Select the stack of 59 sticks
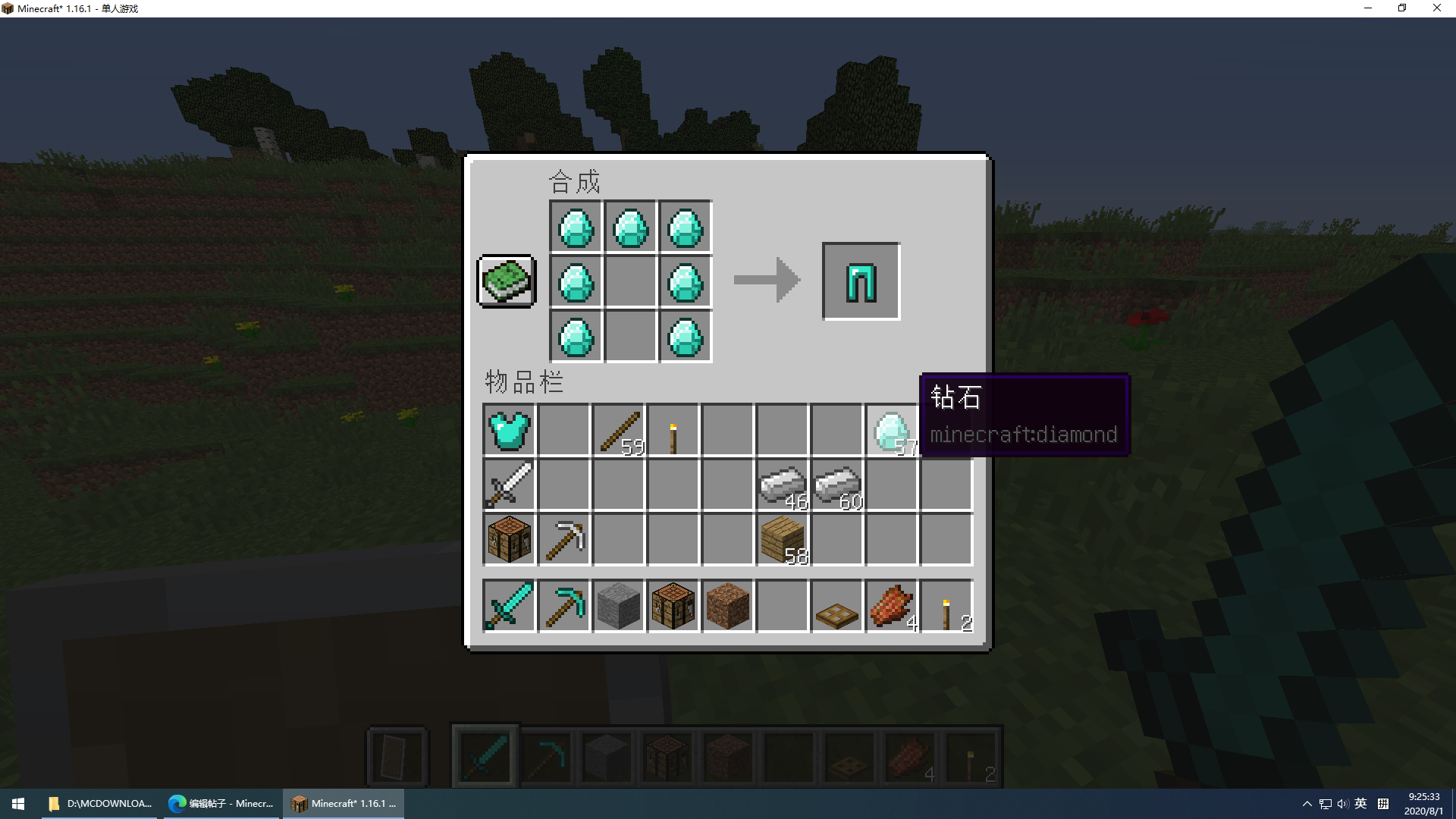 click(618, 431)
